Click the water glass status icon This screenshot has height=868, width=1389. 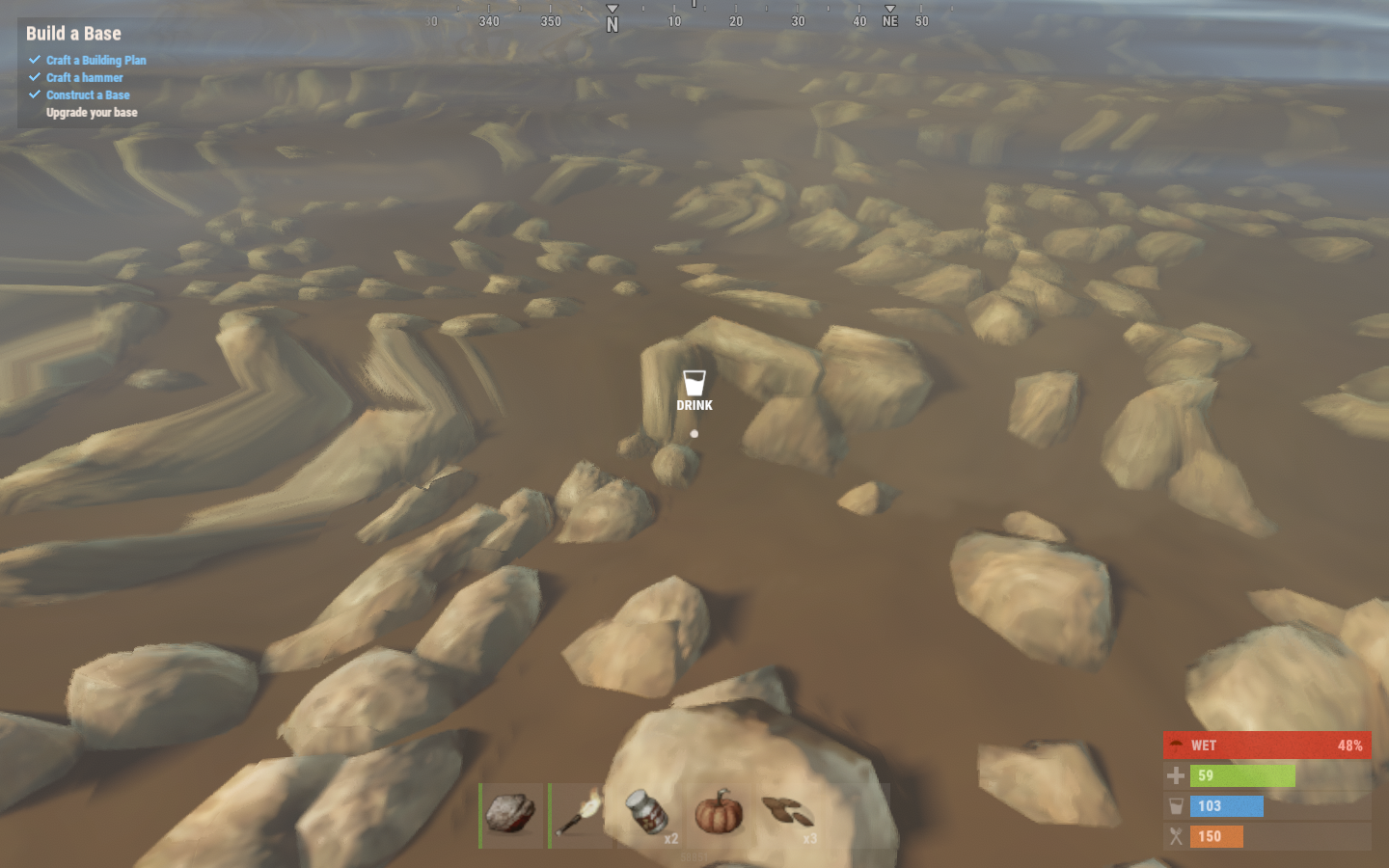[x=1178, y=806]
